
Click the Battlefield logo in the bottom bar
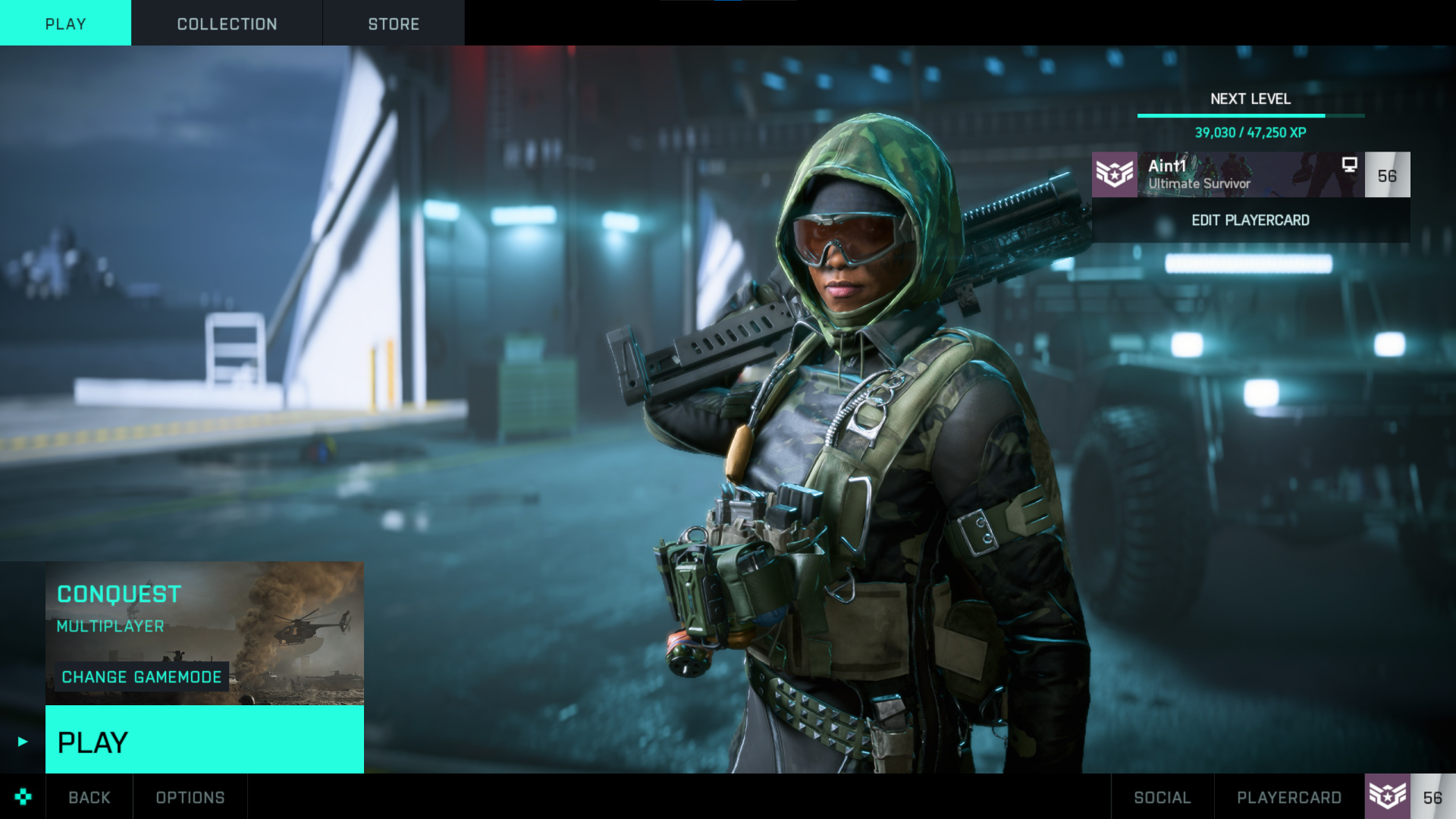click(22, 797)
